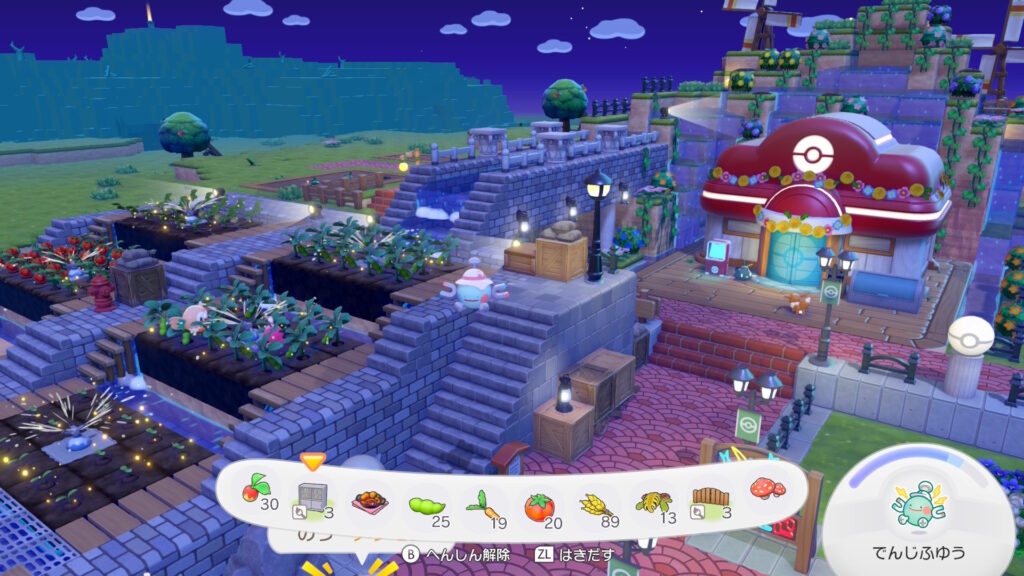Pick the yellow leafy crop slot
This screenshot has height=576, width=1024.
[x=654, y=499]
